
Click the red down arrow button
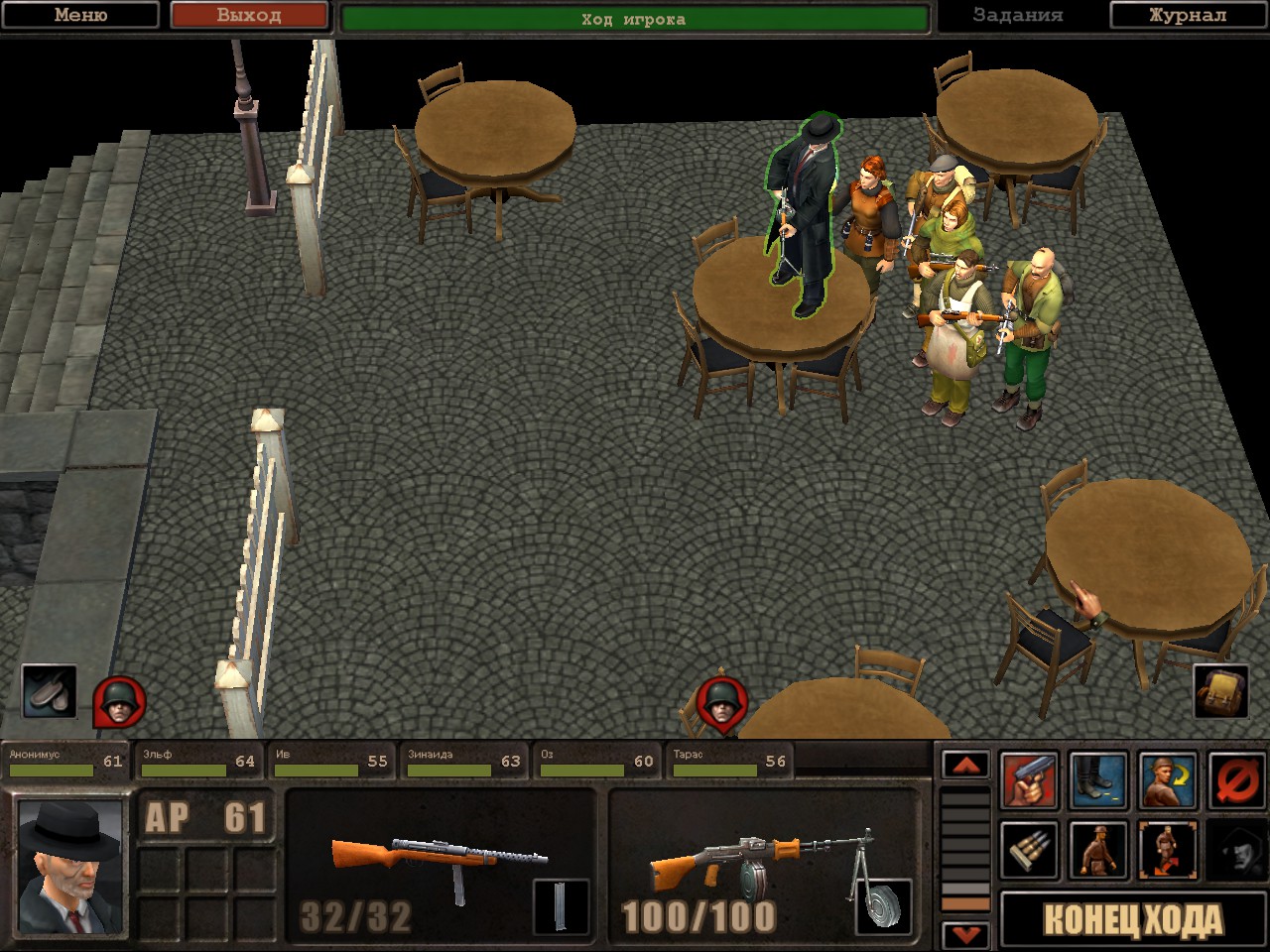pos(965,934)
